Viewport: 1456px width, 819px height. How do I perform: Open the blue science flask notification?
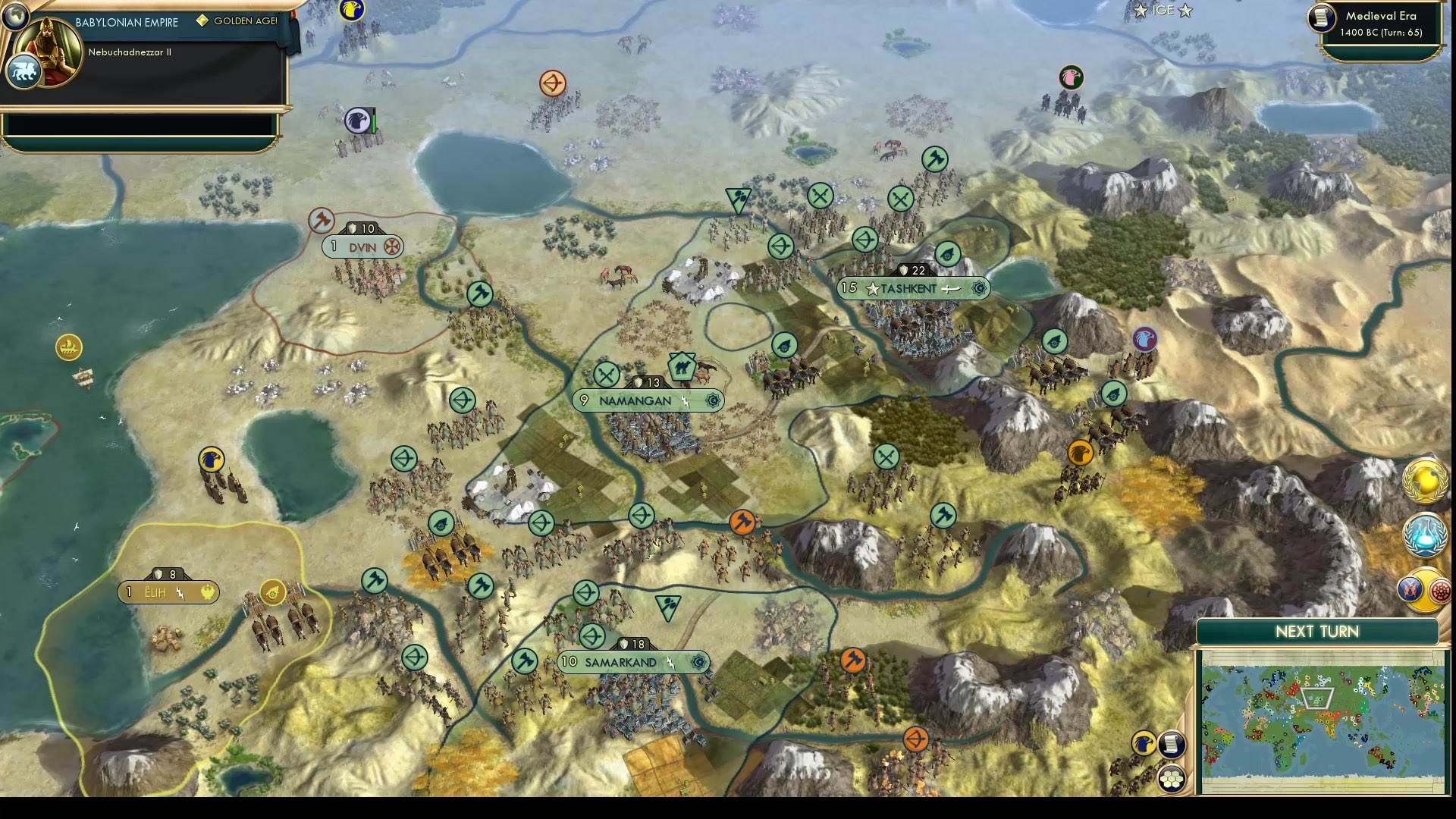coord(1424,535)
